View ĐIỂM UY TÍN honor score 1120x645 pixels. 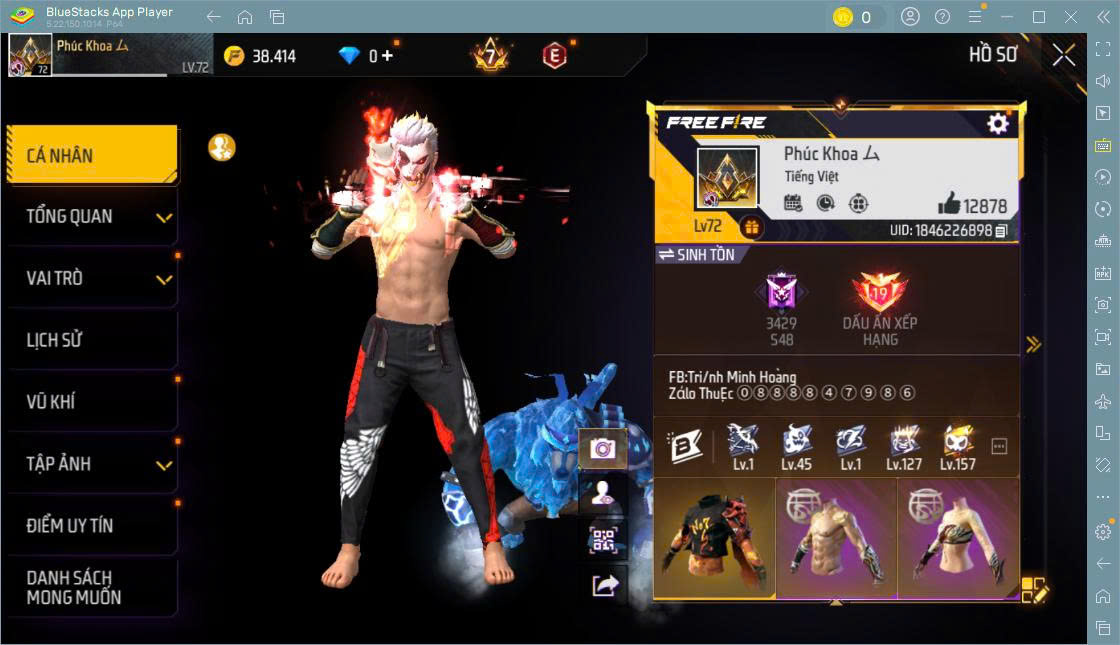(92, 525)
